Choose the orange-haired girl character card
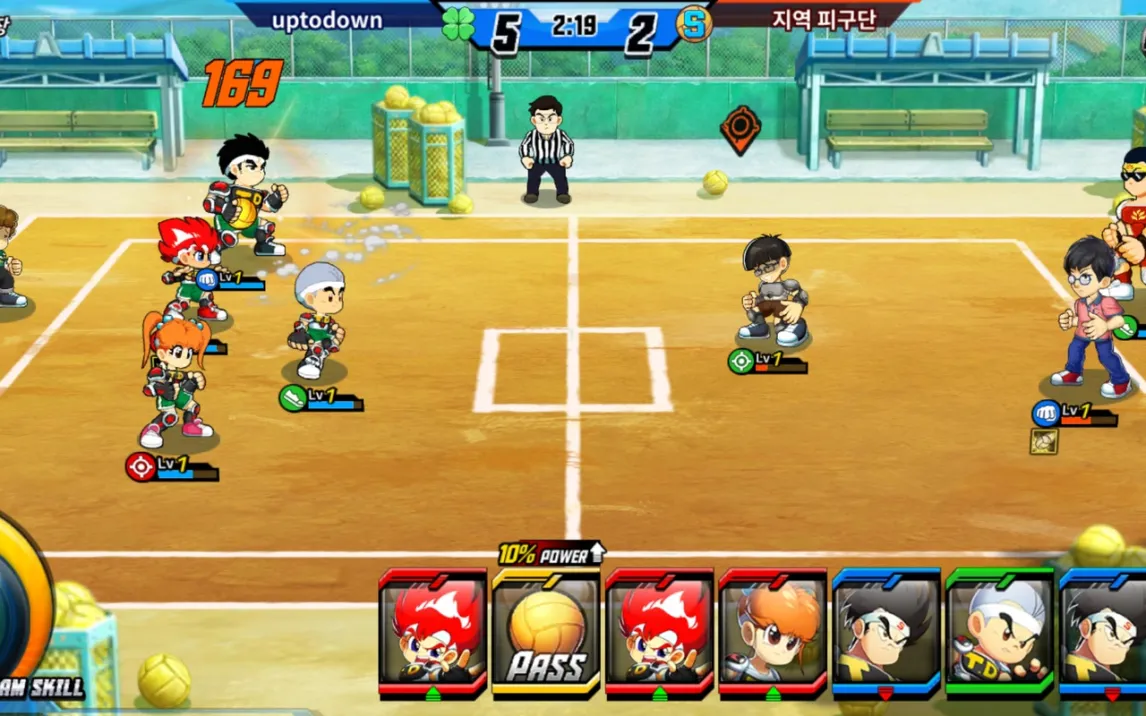1146x716 pixels. pos(772,632)
